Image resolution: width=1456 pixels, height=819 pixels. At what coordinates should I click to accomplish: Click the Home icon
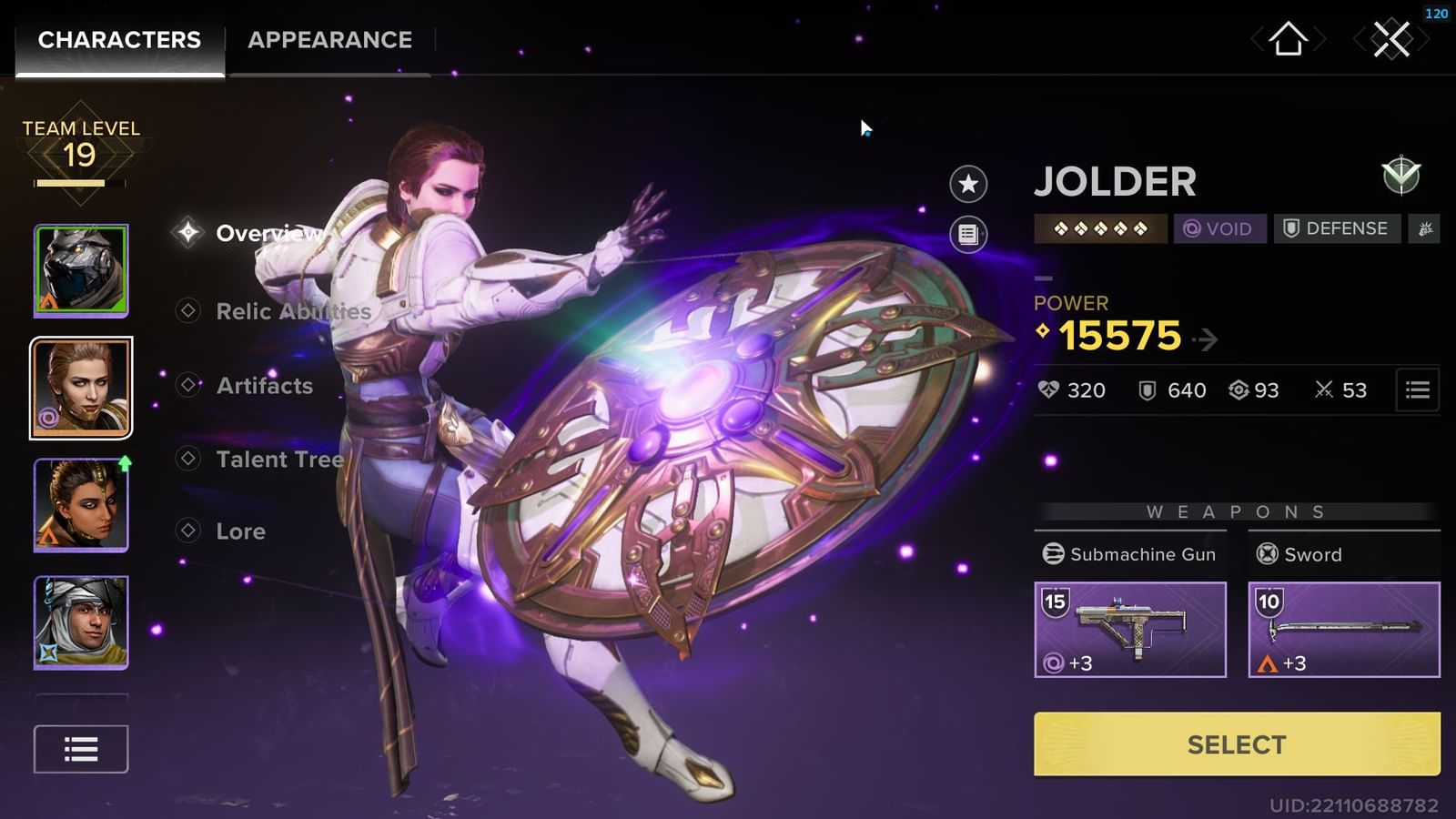[x=1289, y=40]
